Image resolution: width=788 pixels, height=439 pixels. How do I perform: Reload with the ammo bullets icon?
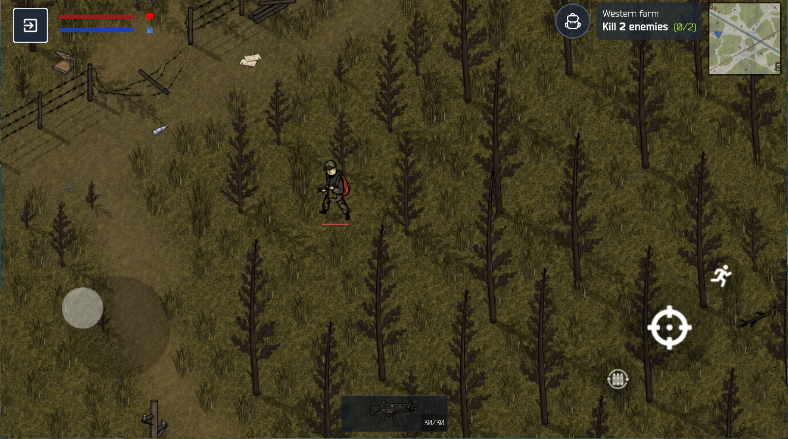click(618, 378)
